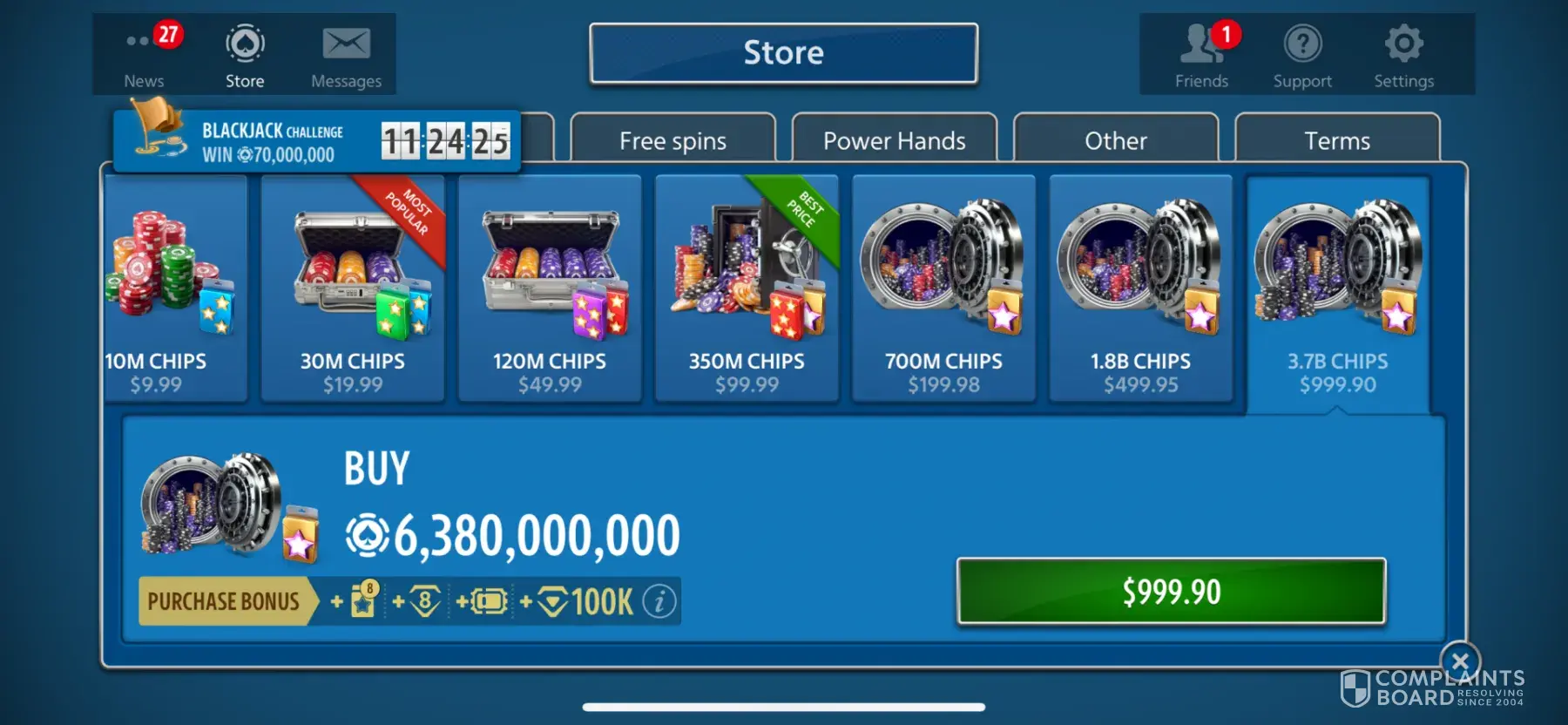Viewport: 1568px width, 725px height.
Task: Switch to the Power Hands tab
Action: [x=894, y=140]
